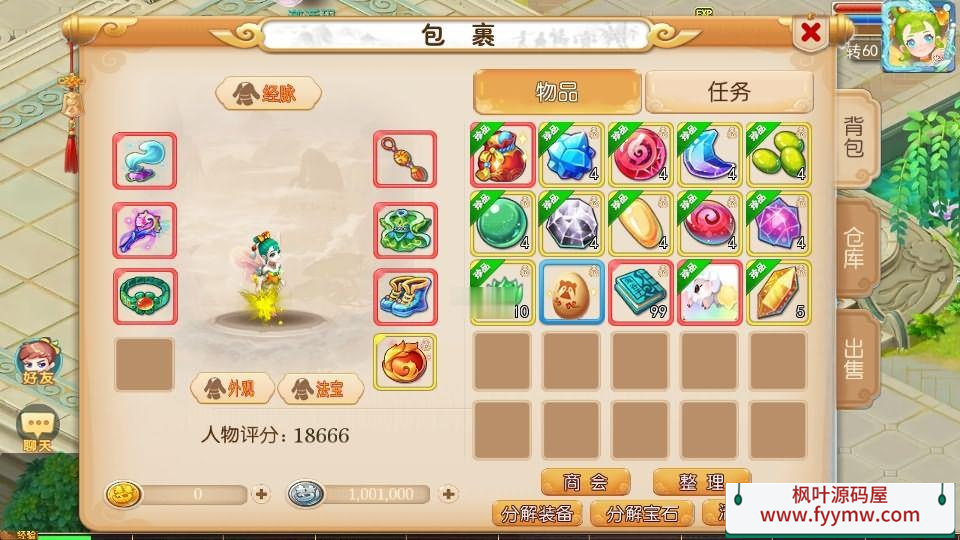Switch to the 任务 tab
The height and width of the screenshot is (540, 960).
coord(728,93)
